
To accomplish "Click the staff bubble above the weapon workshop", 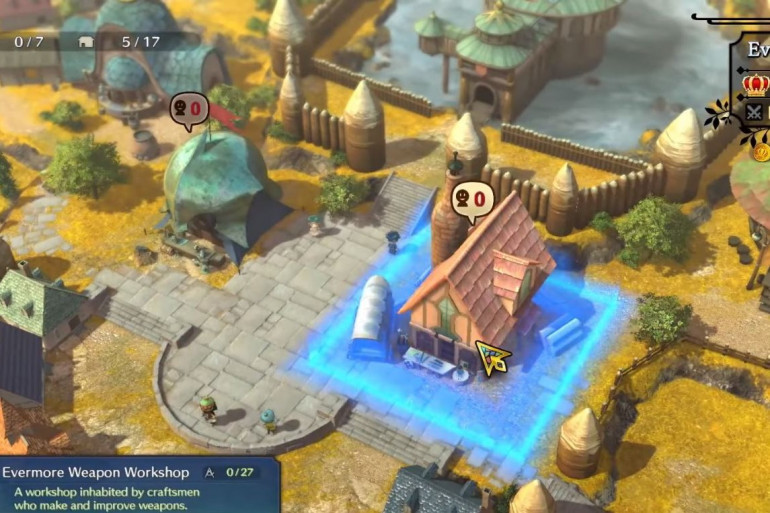I will 471,199.
